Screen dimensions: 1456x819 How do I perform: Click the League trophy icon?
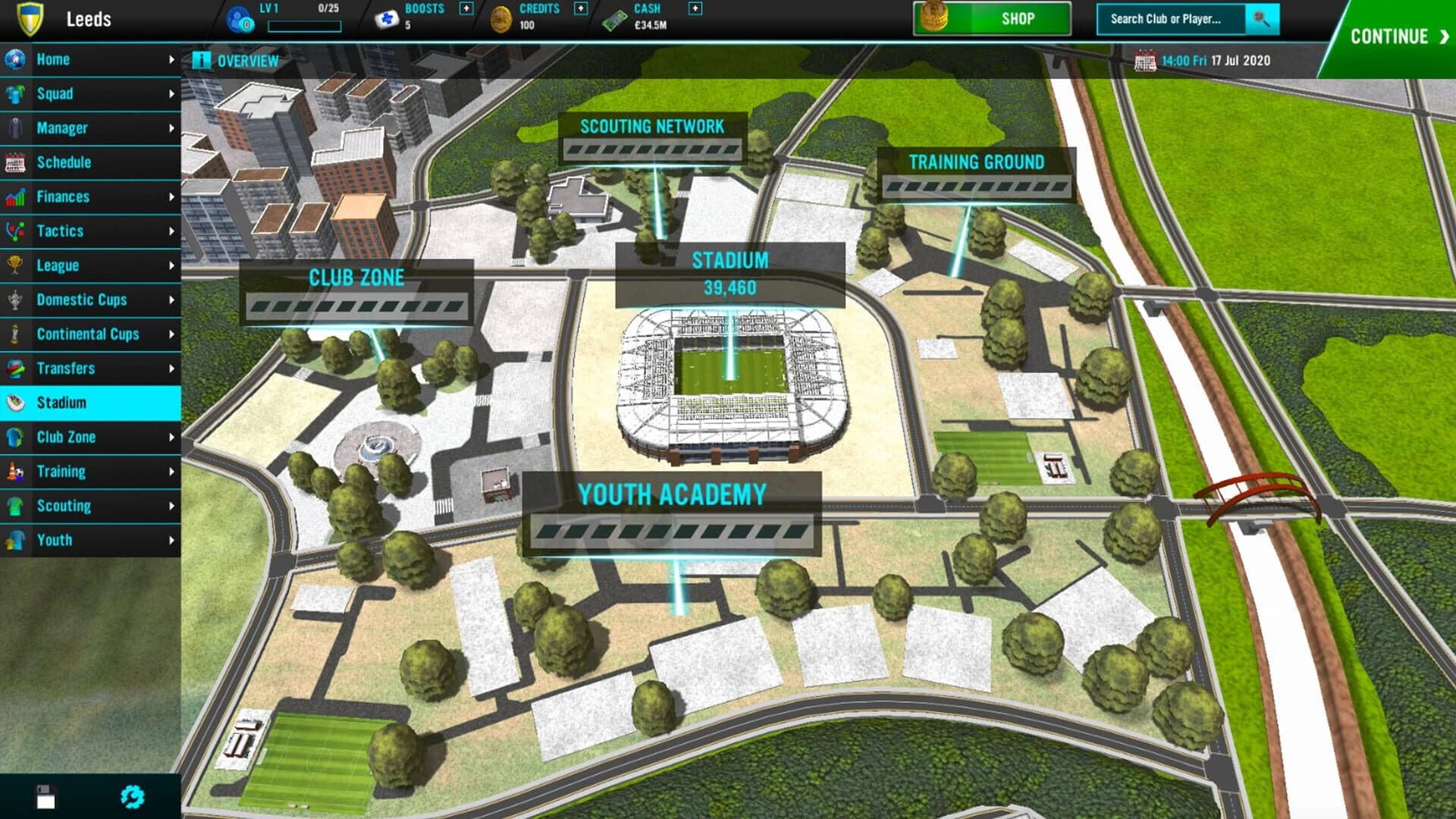(14, 265)
